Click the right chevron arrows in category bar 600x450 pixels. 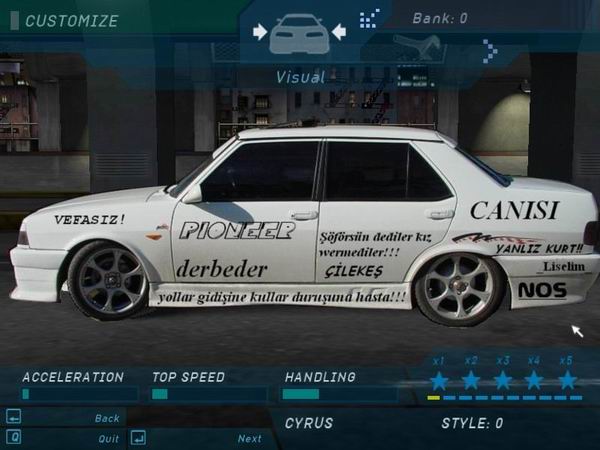click(x=489, y=50)
